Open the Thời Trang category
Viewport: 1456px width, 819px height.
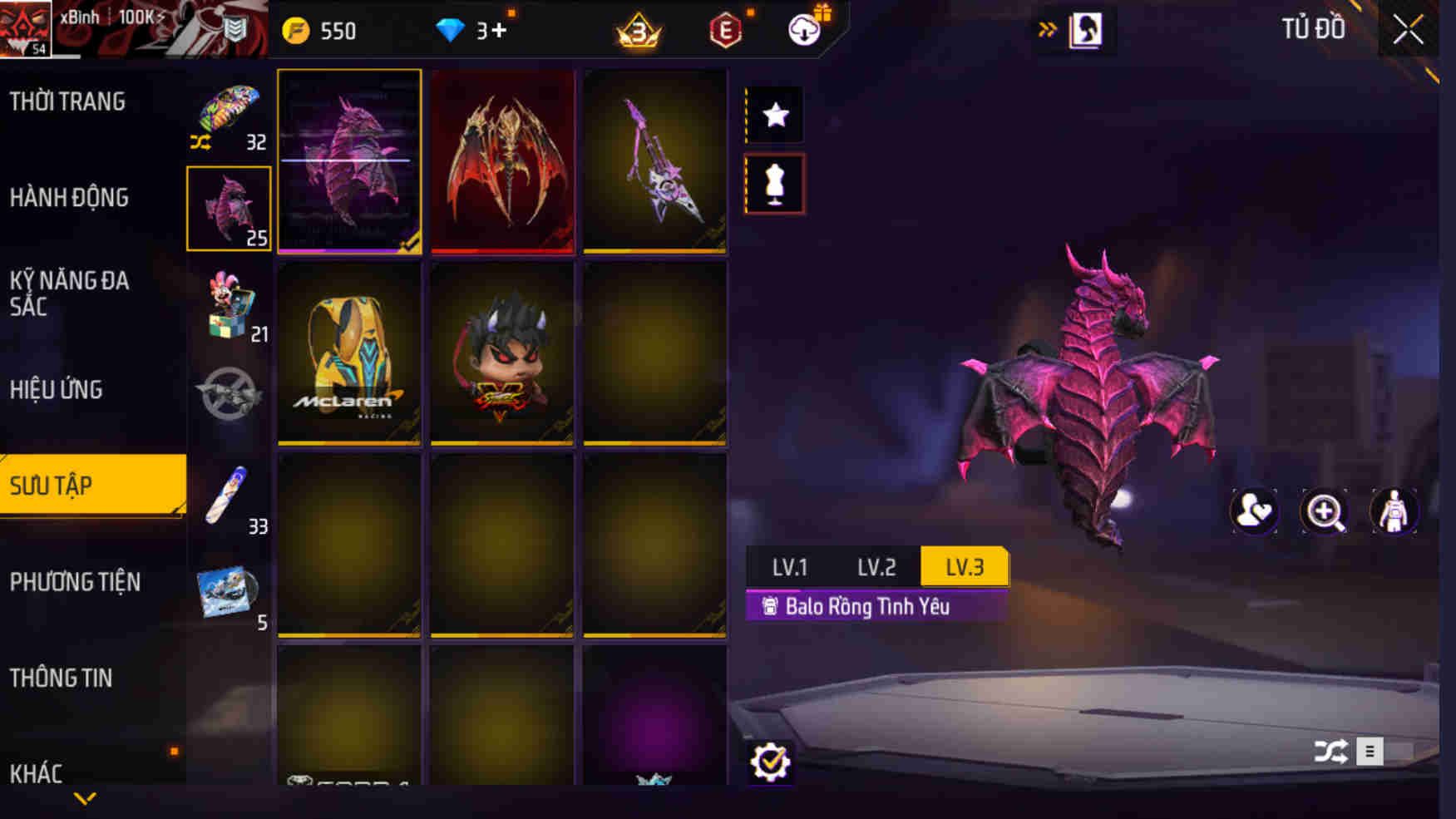point(67,102)
